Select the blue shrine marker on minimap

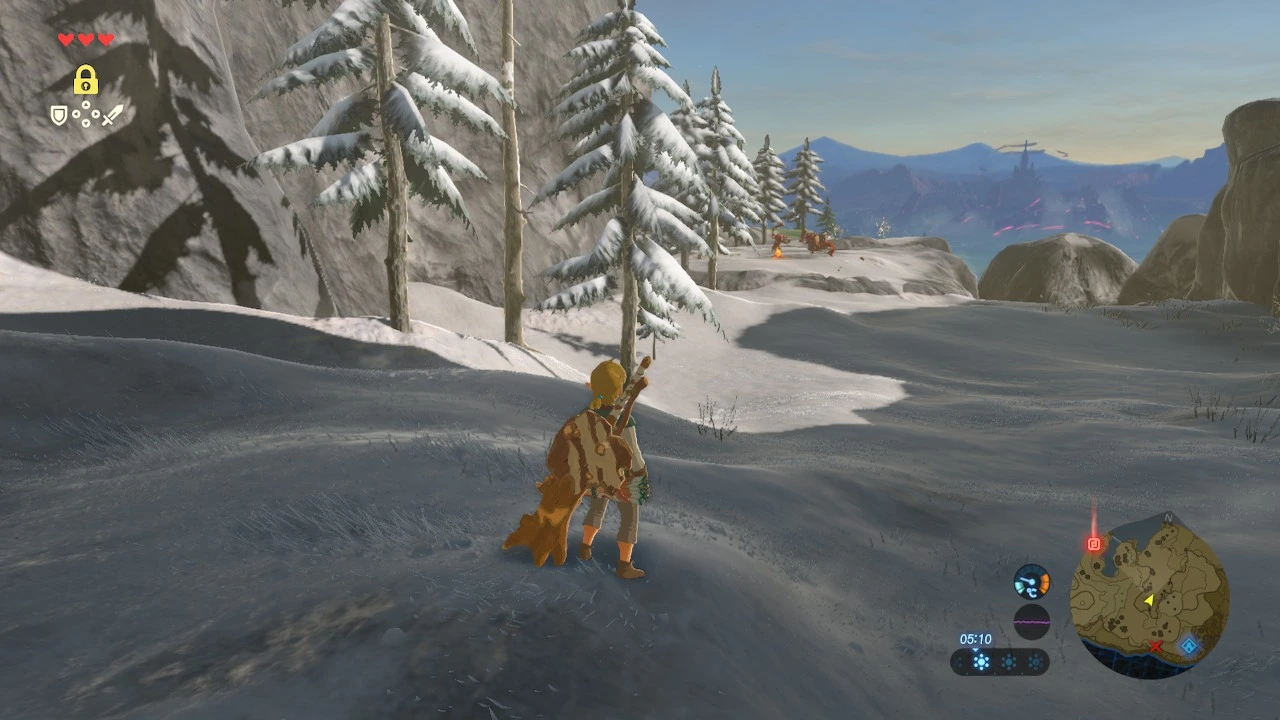pyautogui.click(x=1189, y=646)
